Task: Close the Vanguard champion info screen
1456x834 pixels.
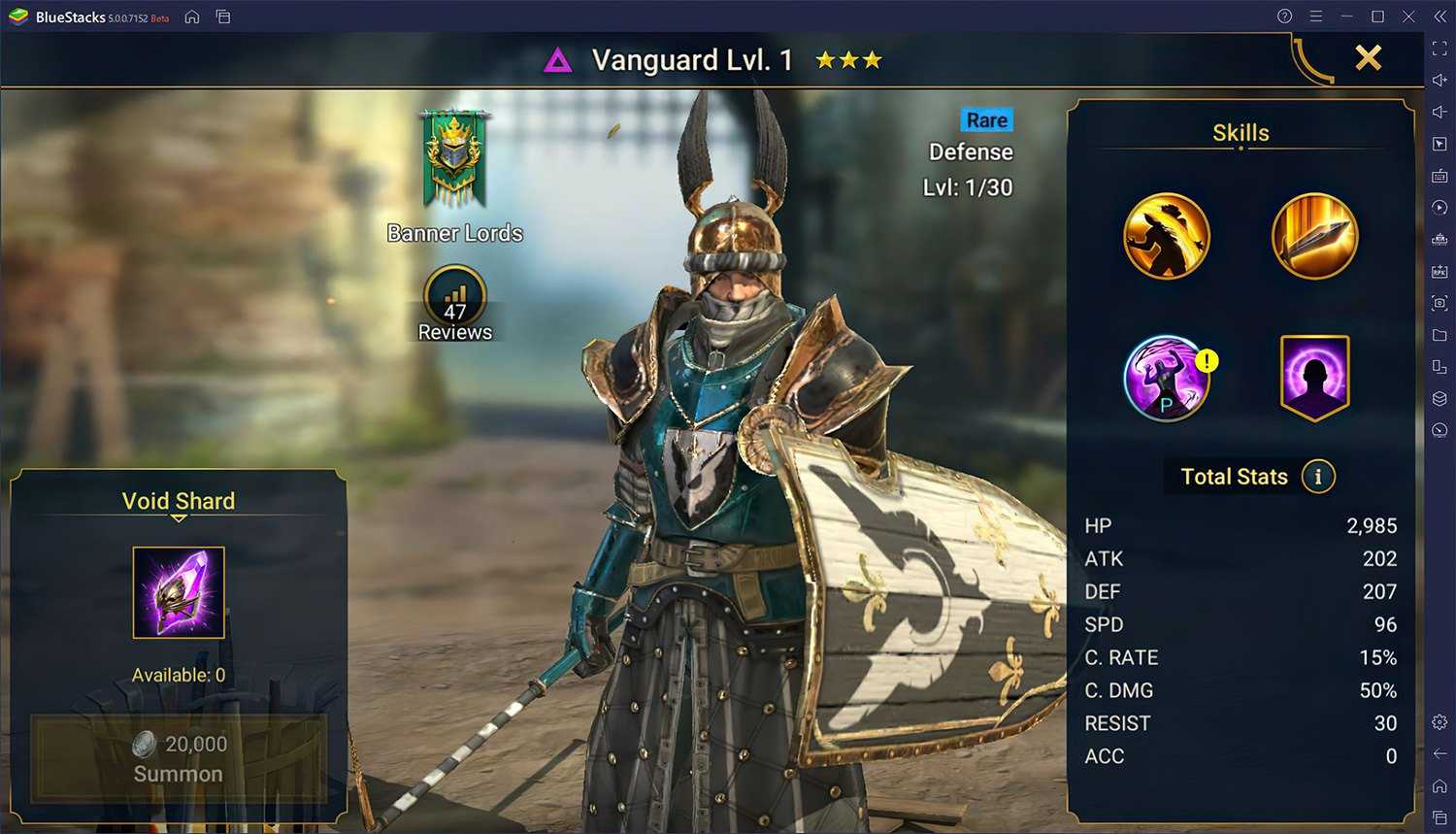Action: pyautogui.click(x=1368, y=58)
